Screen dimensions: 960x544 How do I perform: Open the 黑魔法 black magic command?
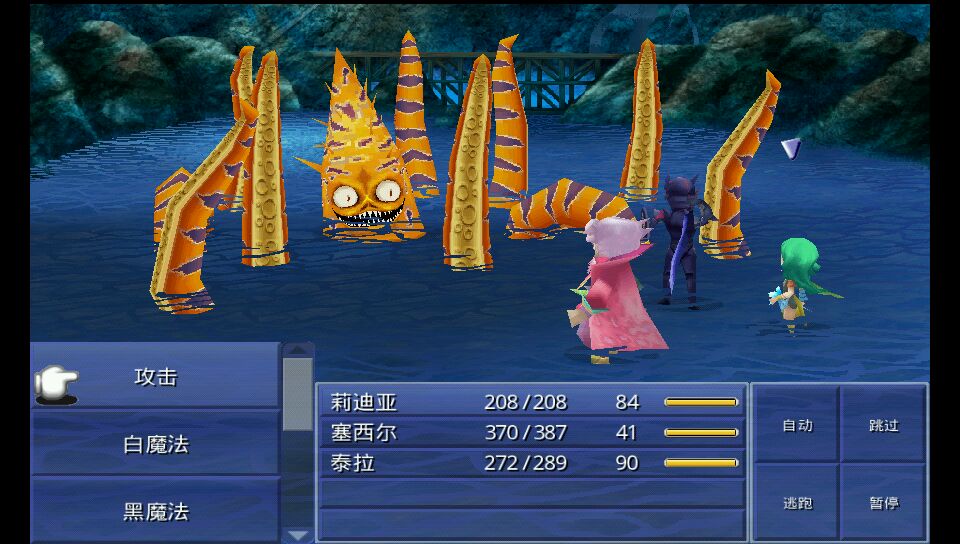coord(155,511)
